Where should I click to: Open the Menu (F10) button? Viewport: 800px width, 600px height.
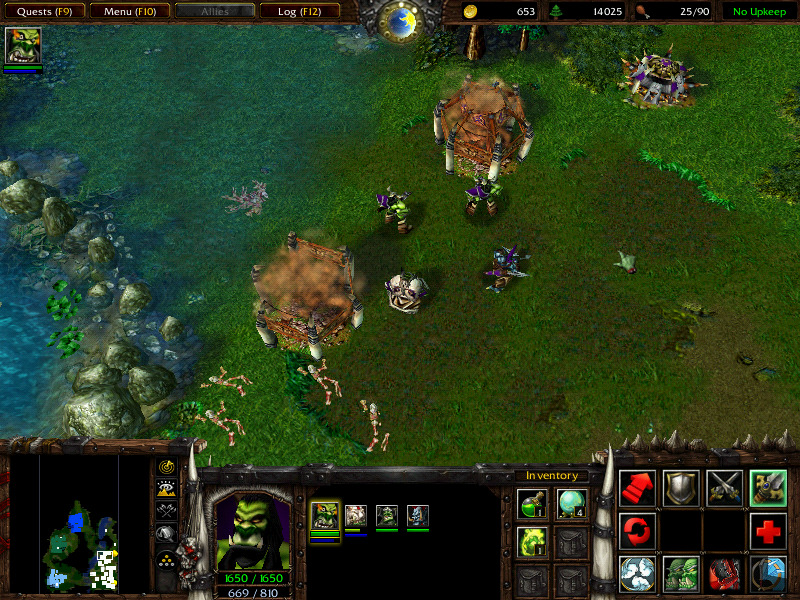click(x=127, y=12)
